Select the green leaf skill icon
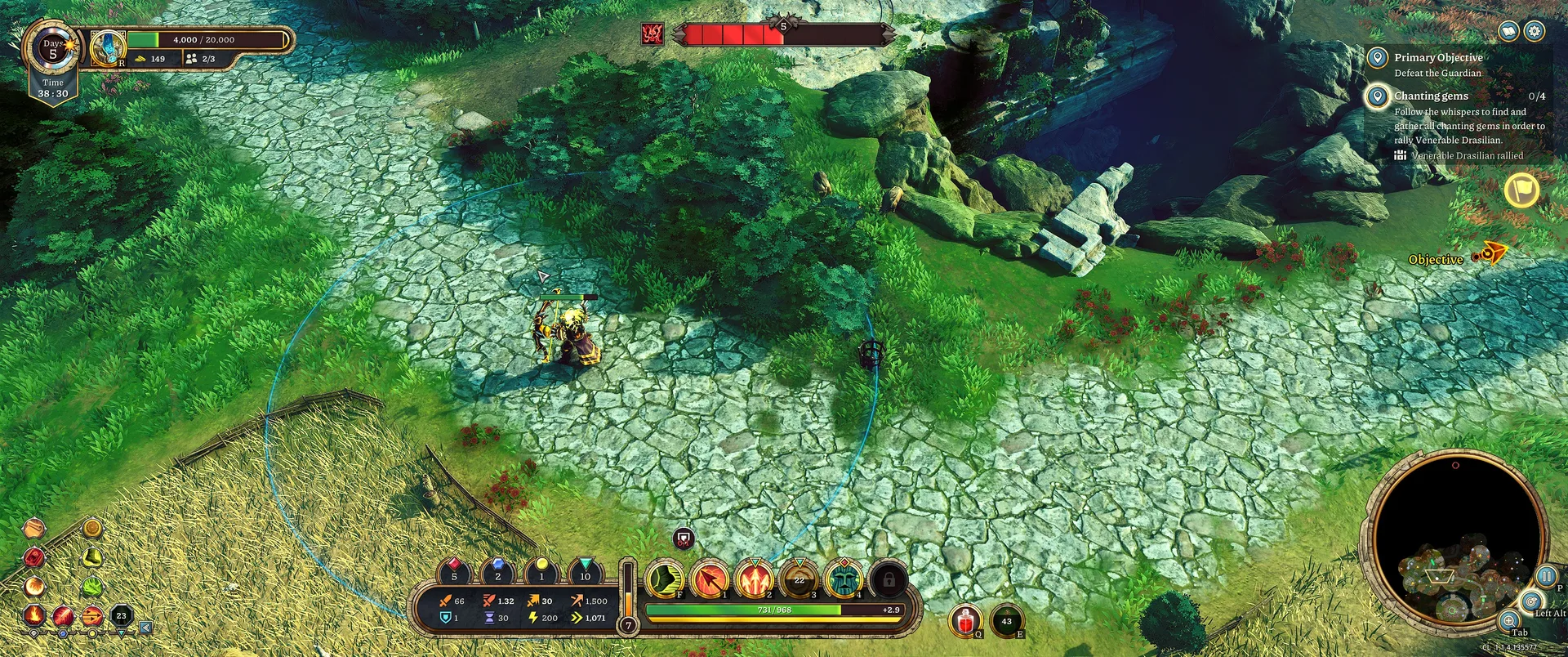This screenshot has width=1568, height=657. (91, 587)
